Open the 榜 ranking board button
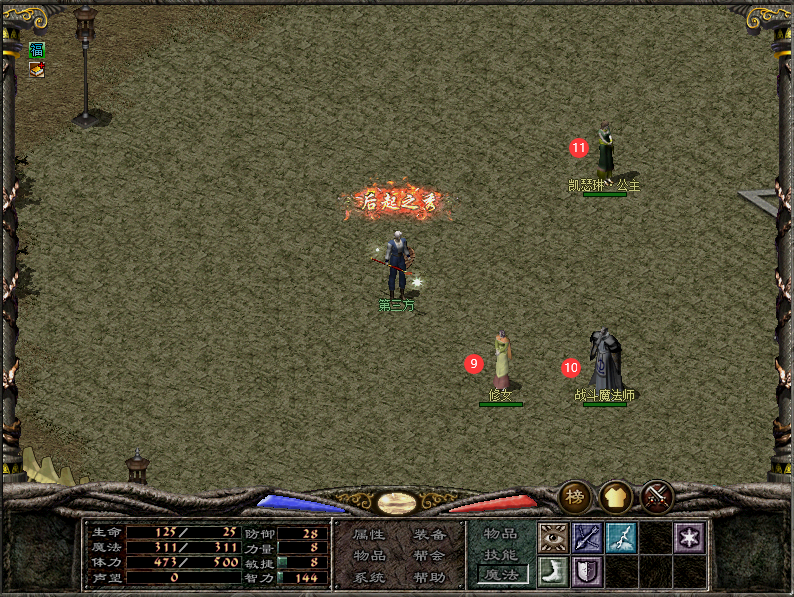This screenshot has width=794, height=597. point(574,496)
